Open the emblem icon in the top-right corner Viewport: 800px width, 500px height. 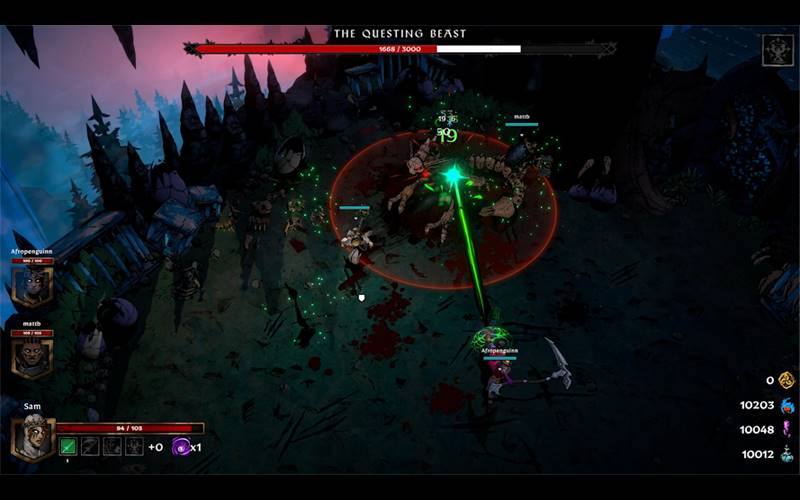(777, 49)
